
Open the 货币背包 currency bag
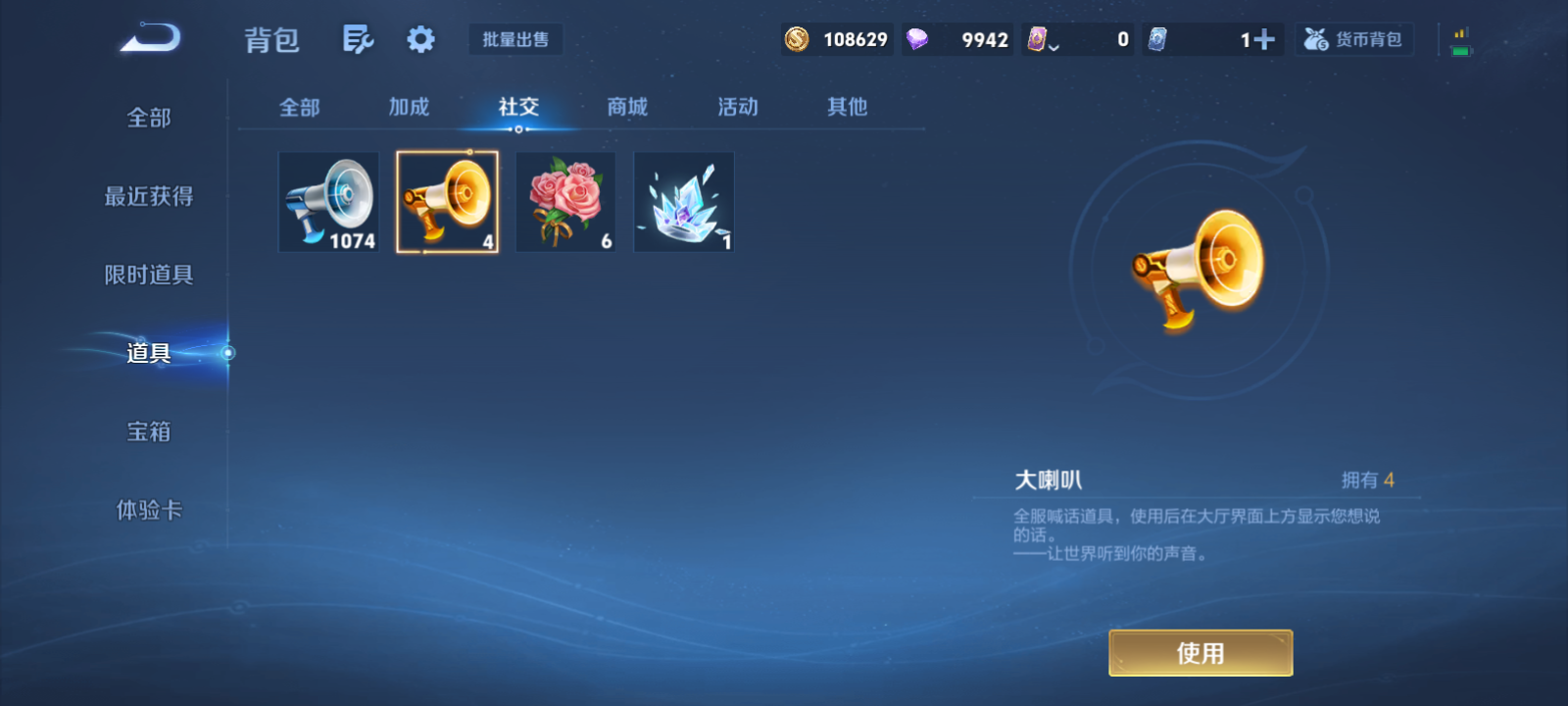[1353, 39]
